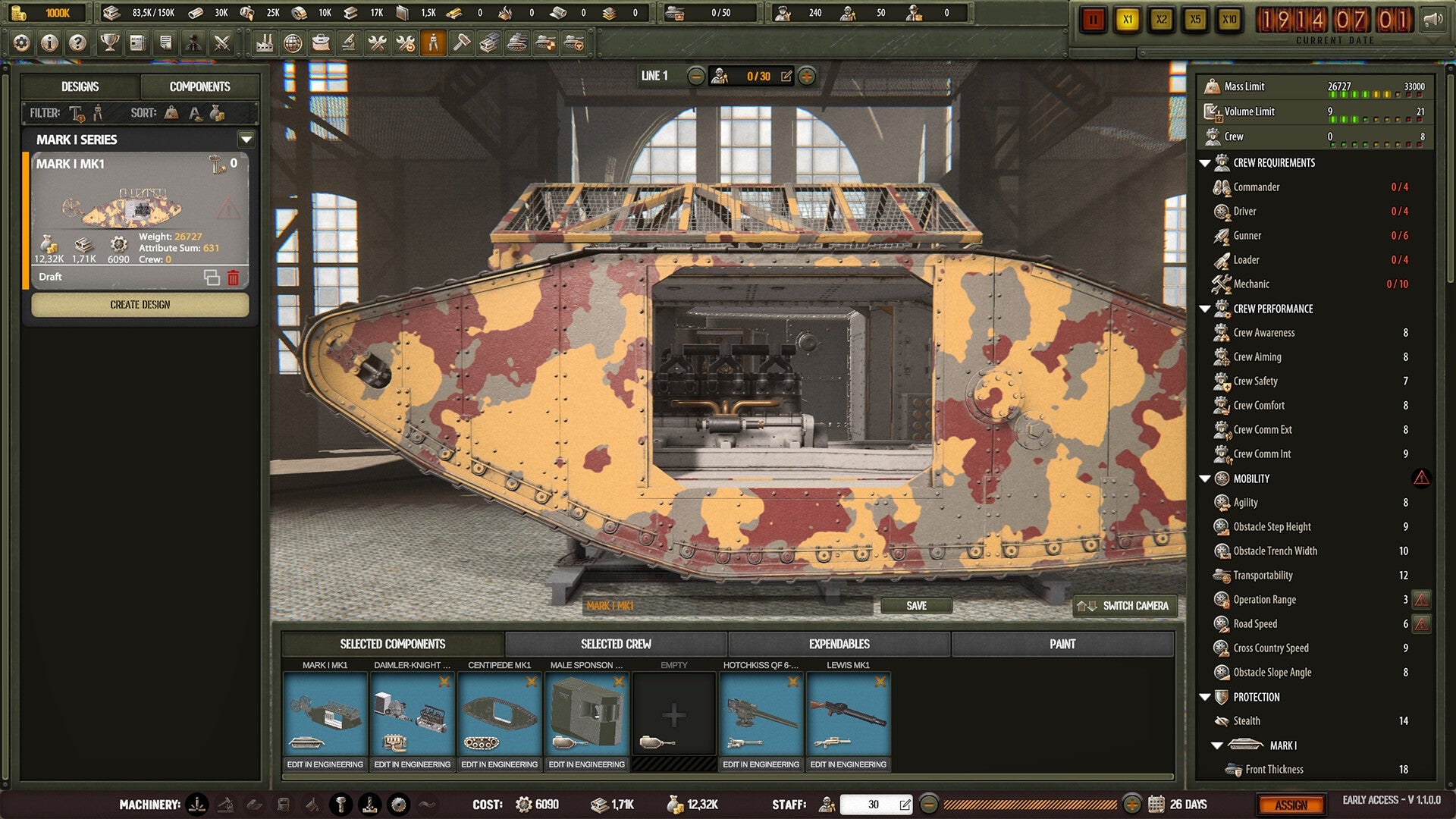Open the newspaper report icon
The height and width of the screenshot is (819, 1456).
tap(136, 43)
